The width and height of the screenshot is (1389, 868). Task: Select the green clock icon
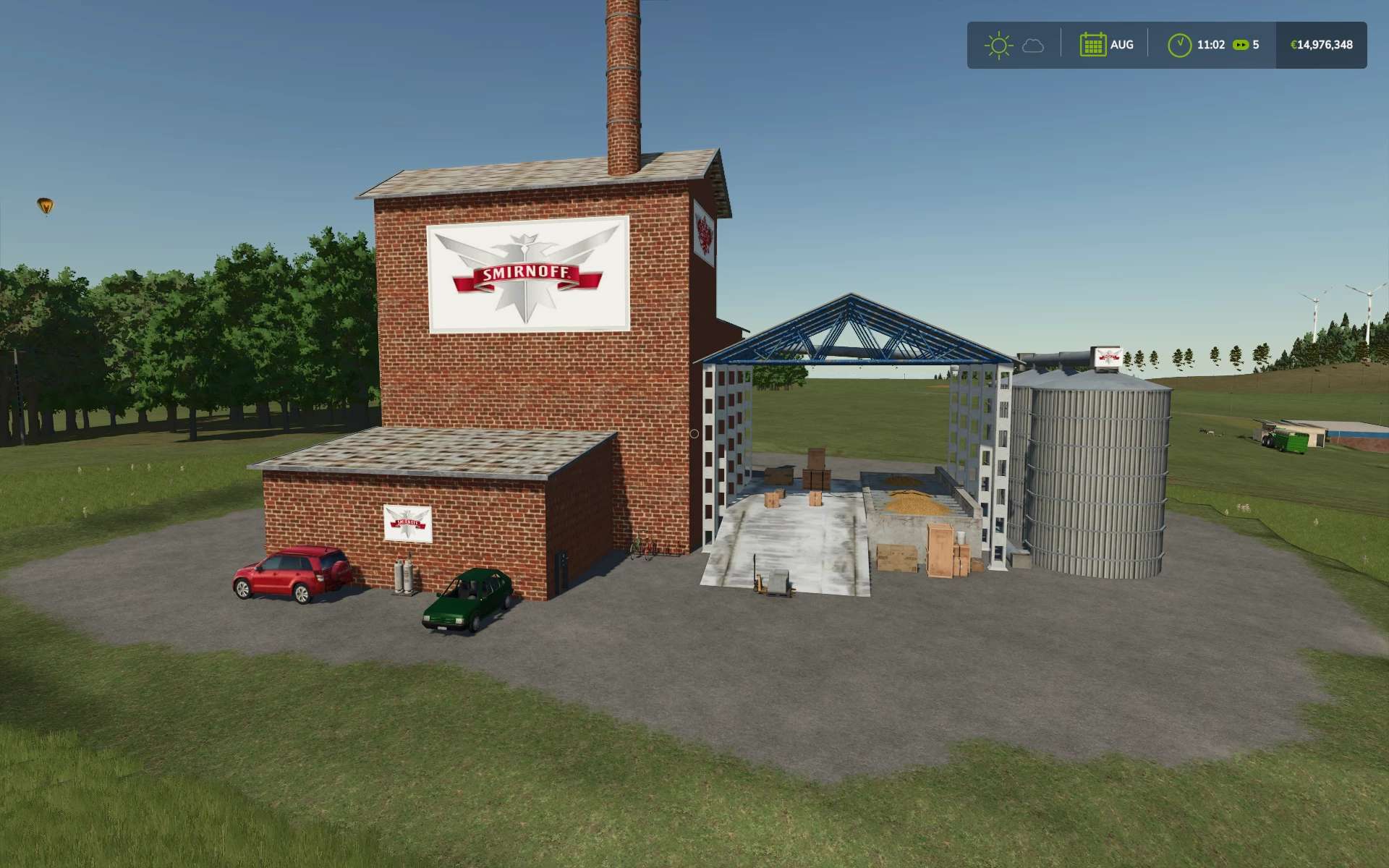[1179, 45]
